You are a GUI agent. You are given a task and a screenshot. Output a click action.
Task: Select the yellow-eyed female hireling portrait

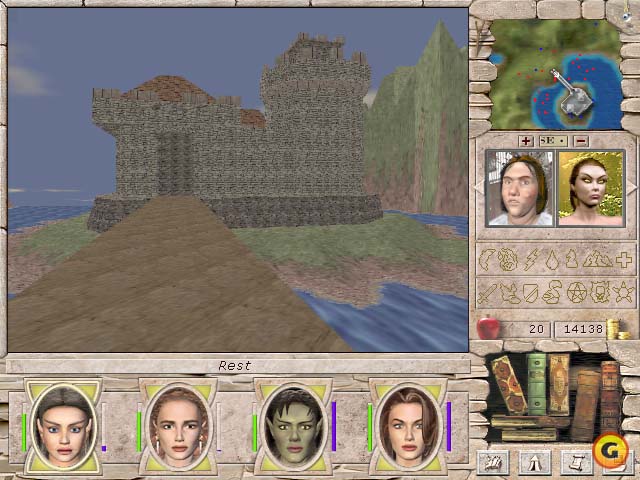pos(589,189)
